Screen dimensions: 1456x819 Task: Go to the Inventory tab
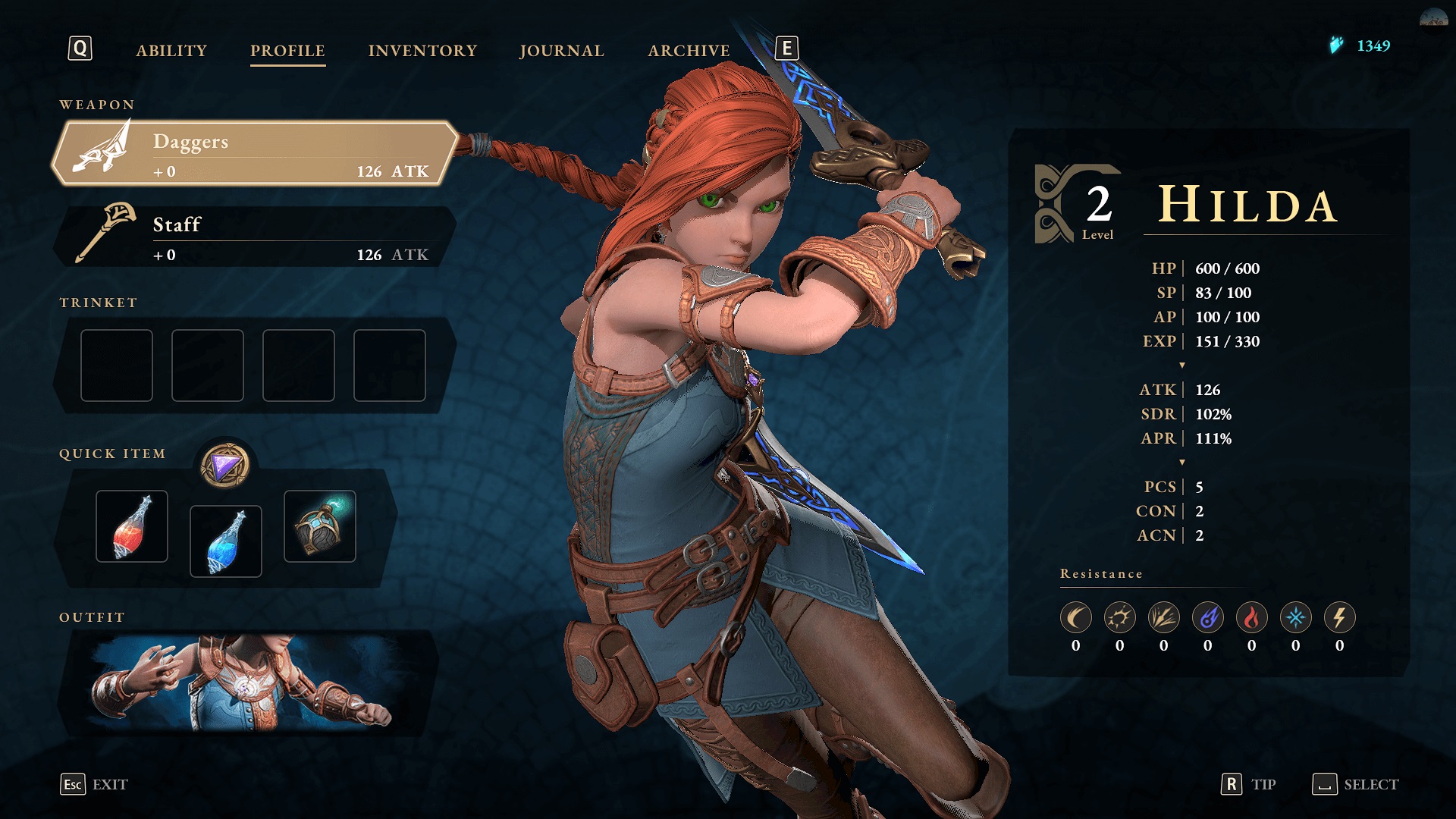click(422, 50)
